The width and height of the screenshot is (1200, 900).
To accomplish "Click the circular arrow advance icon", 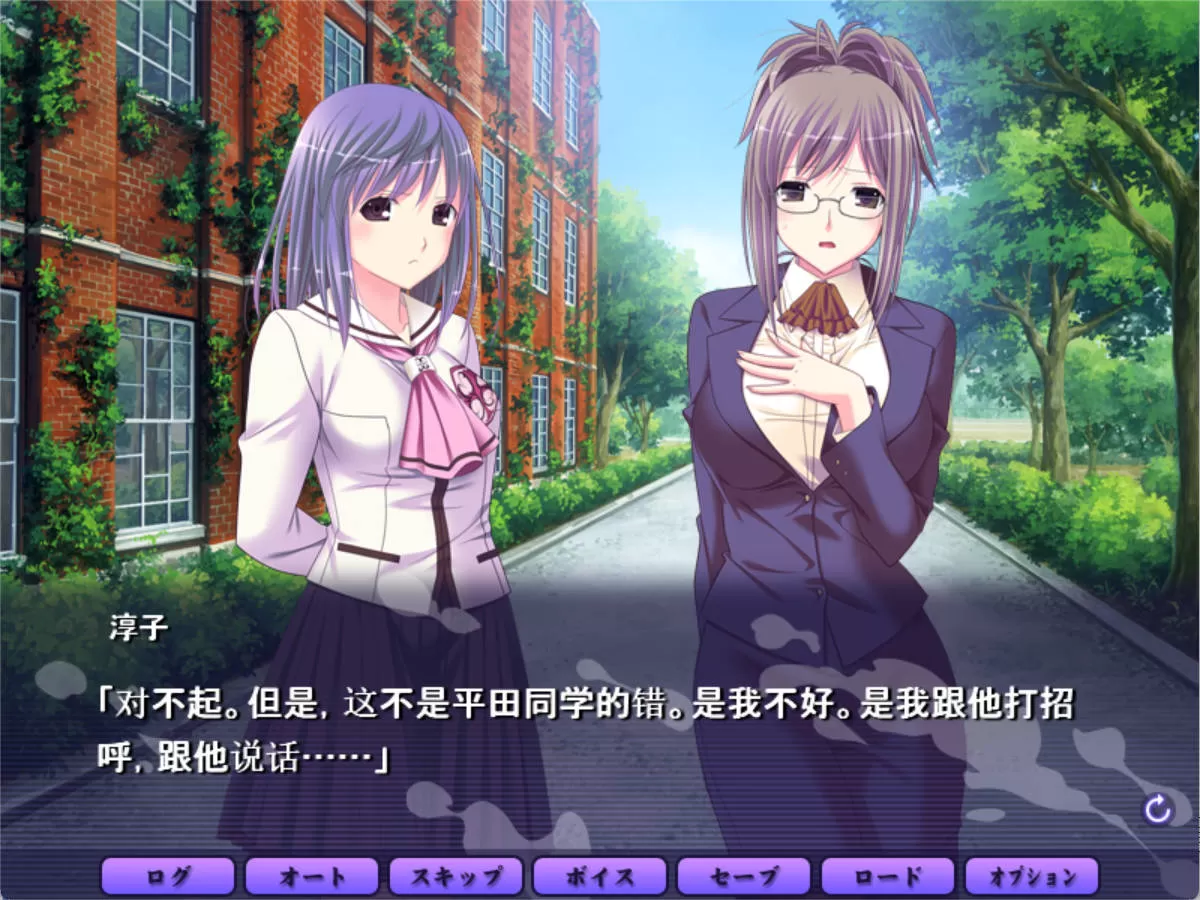I will tap(1158, 809).
